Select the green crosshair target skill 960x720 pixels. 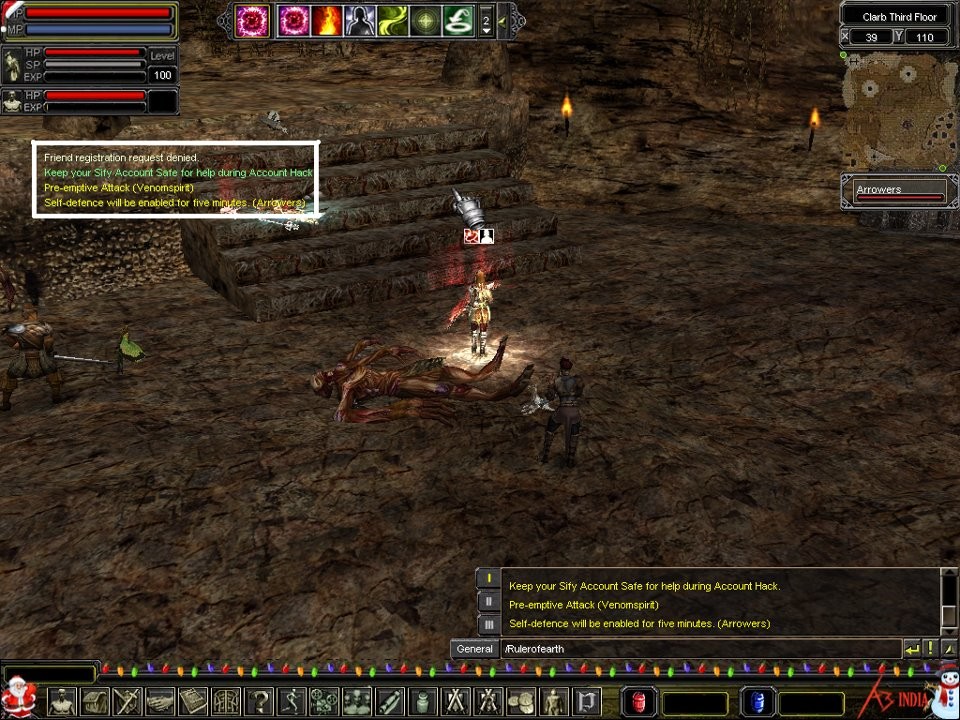426,20
